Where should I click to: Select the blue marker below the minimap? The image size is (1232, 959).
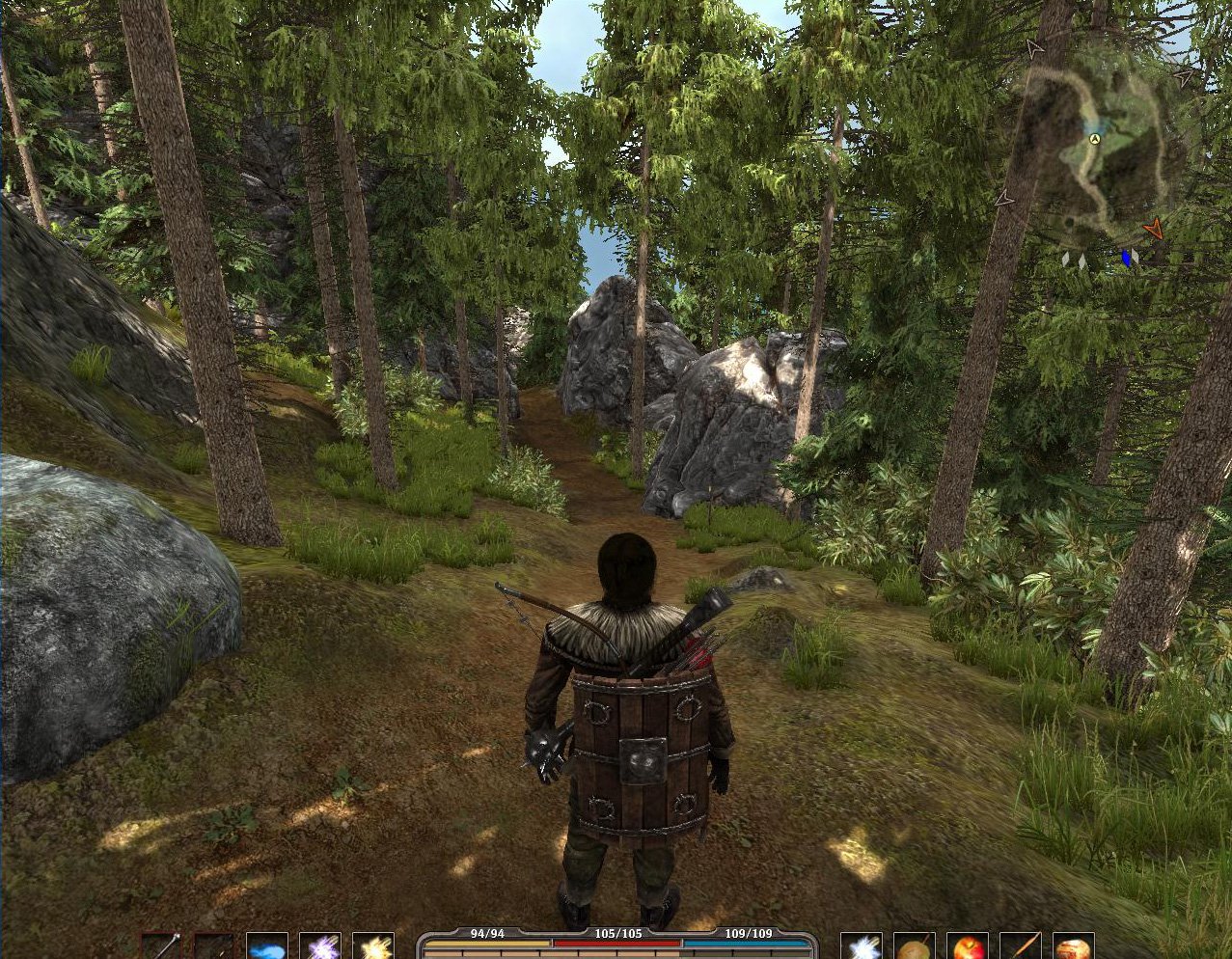tap(1126, 258)
